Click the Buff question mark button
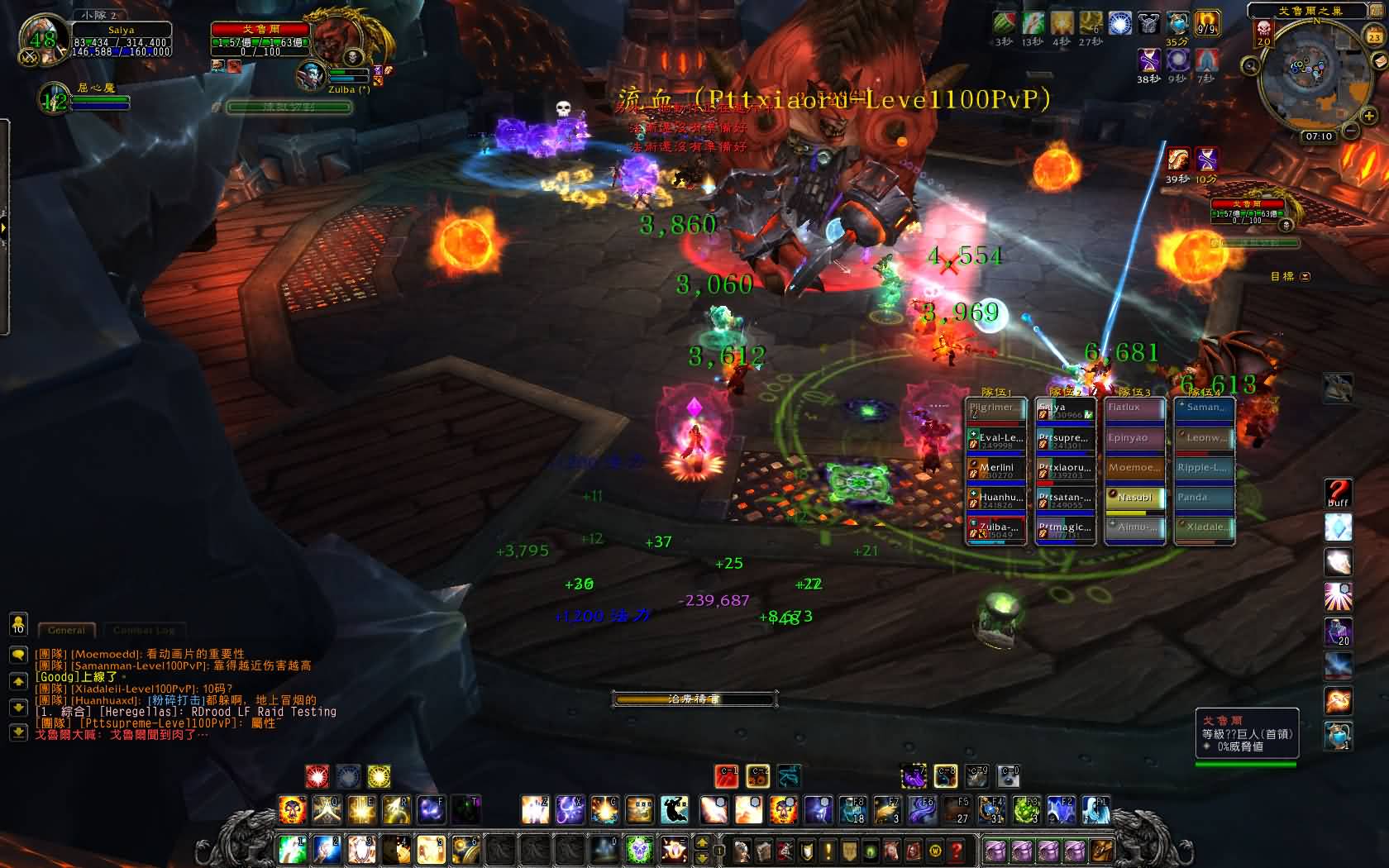 point(1338,494)
